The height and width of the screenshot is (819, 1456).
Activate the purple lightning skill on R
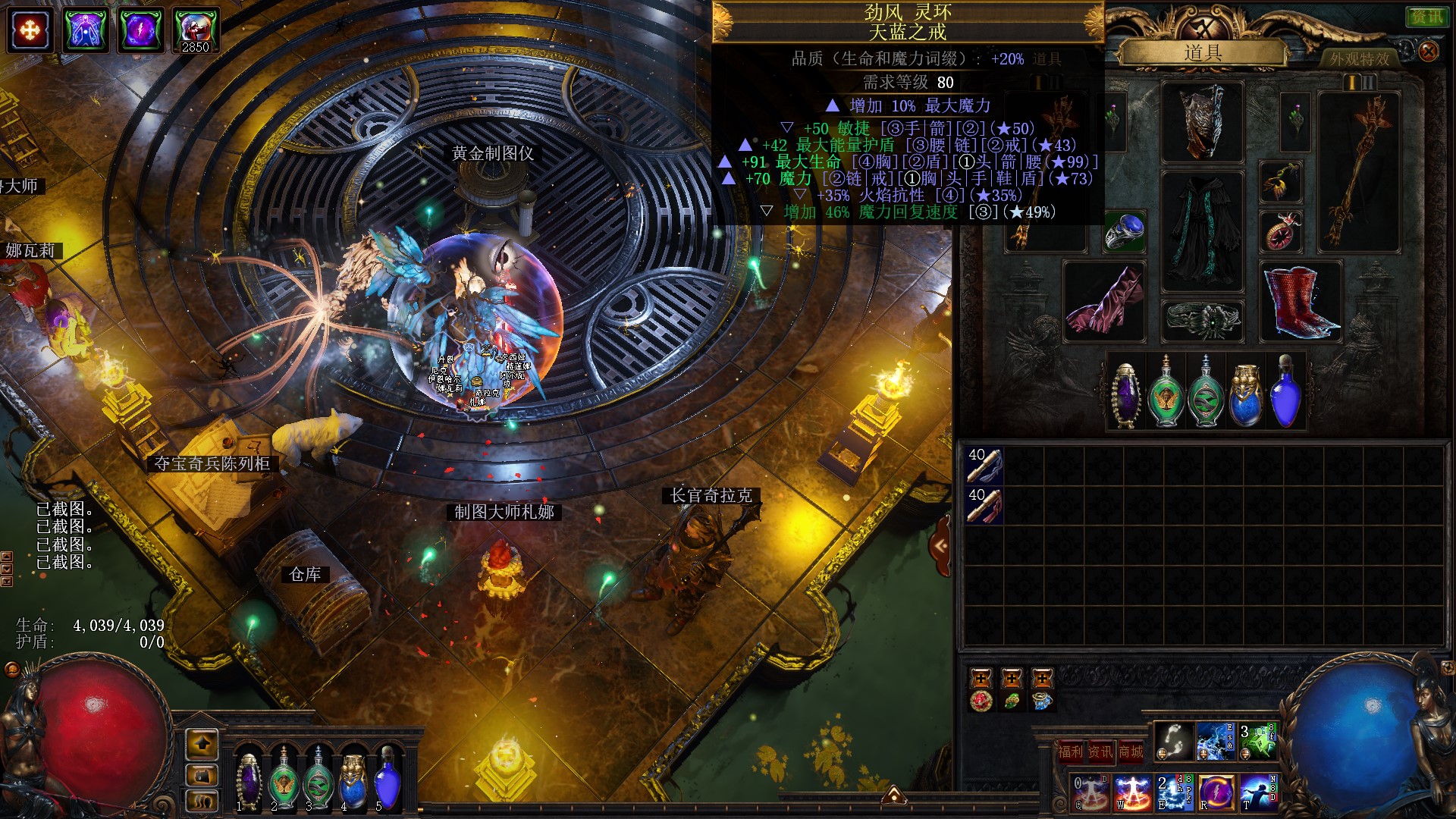click(x=1216, y=792)
